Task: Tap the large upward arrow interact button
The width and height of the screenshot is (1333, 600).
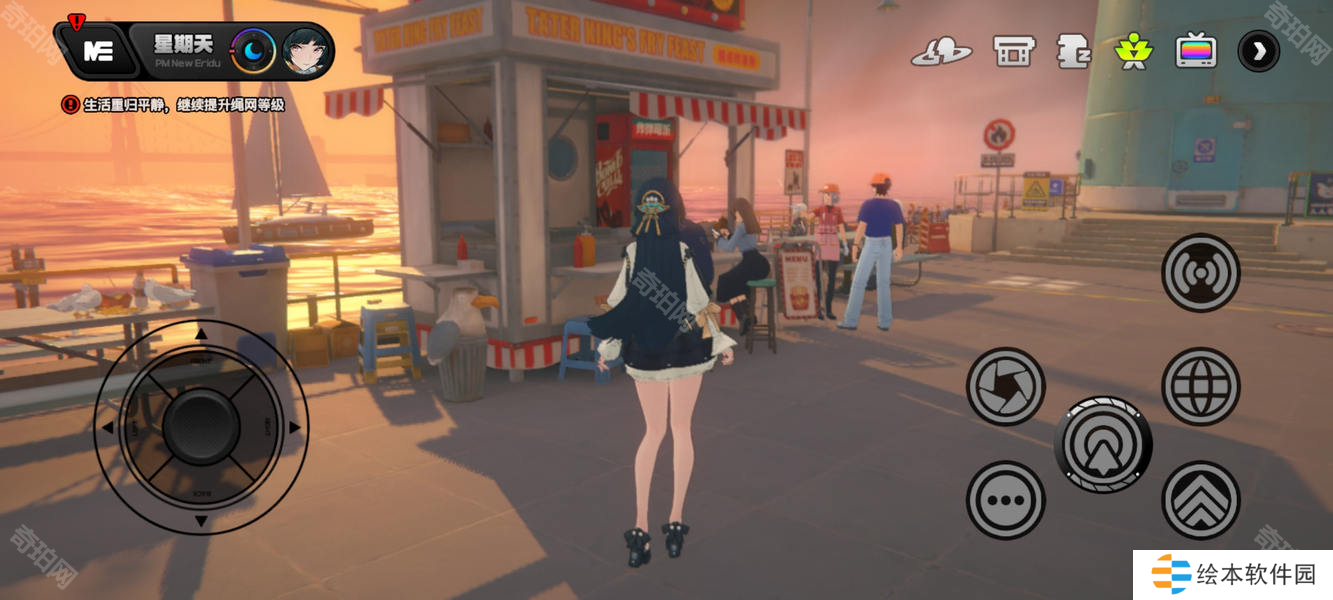Action: pyautogui.click(x=1103, y=444)
